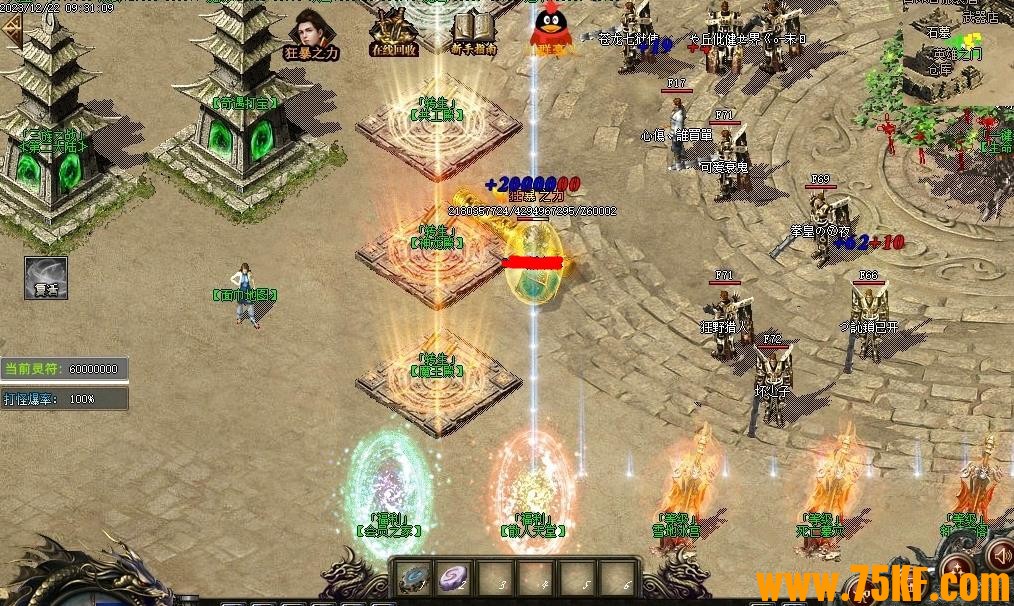Open the 新手指南 beginner guide book
Viewport: 1014px width, 606px height.
click(x=473, y=32)
